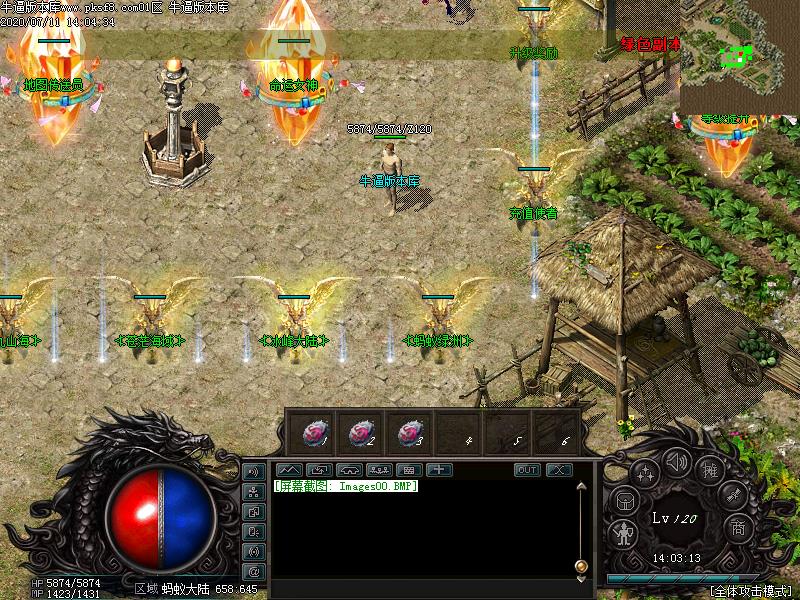Screen dimensions: 800x600
Task: Click the crossed swords round icon
Action: (733, 496)
